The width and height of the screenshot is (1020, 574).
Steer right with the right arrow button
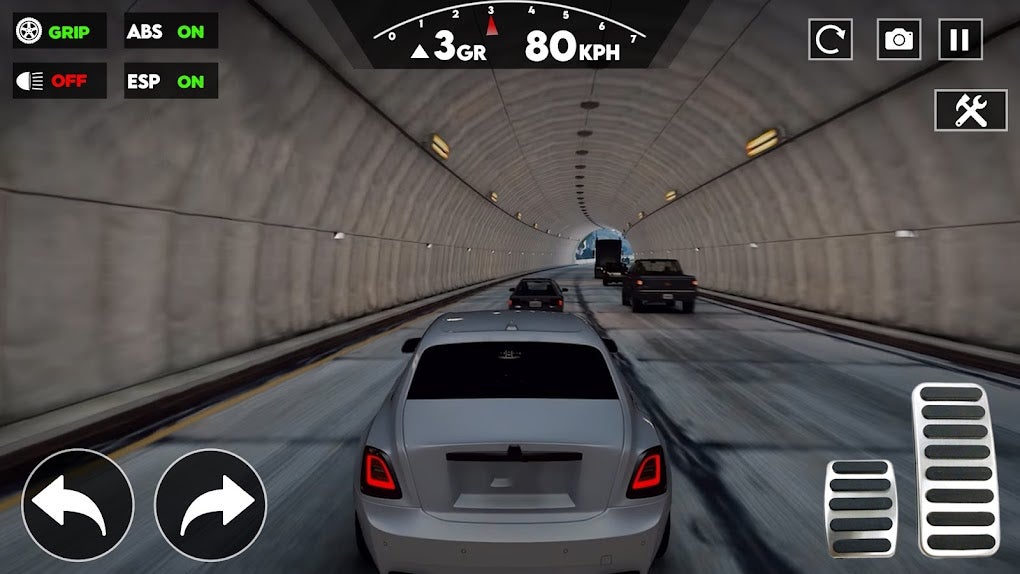pyautogui.click(x=211, y=505)
